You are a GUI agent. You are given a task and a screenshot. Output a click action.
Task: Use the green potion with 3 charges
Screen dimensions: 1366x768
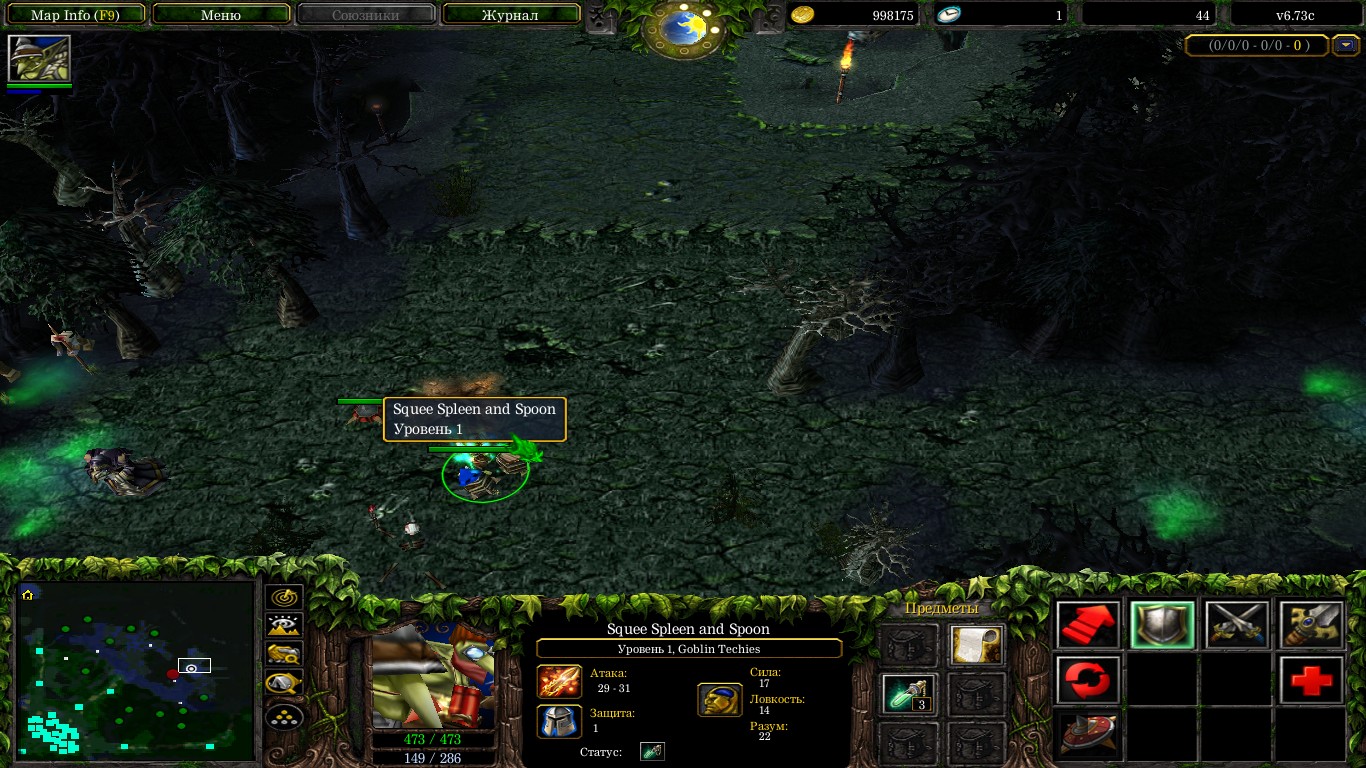[x=909, y=694]
